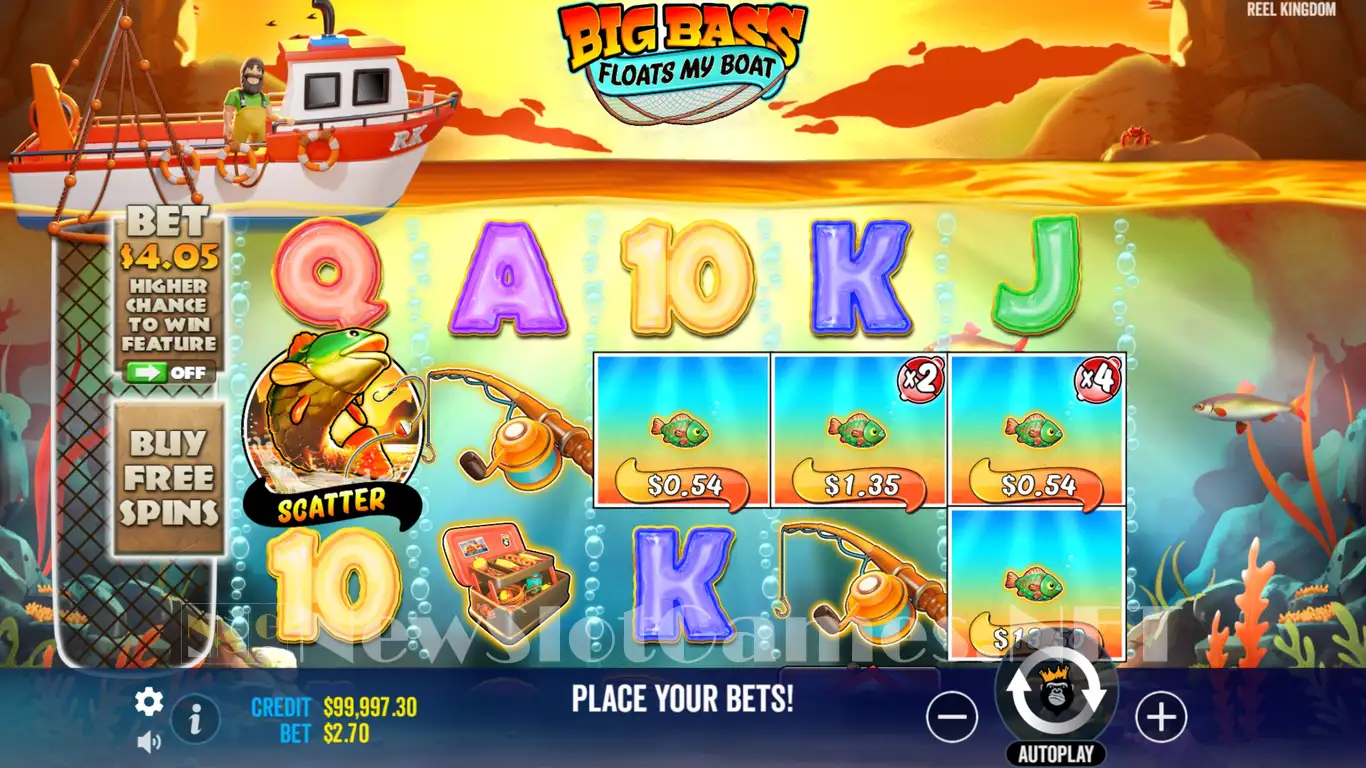Open the gear settings menu

click(x=149, y=702)
